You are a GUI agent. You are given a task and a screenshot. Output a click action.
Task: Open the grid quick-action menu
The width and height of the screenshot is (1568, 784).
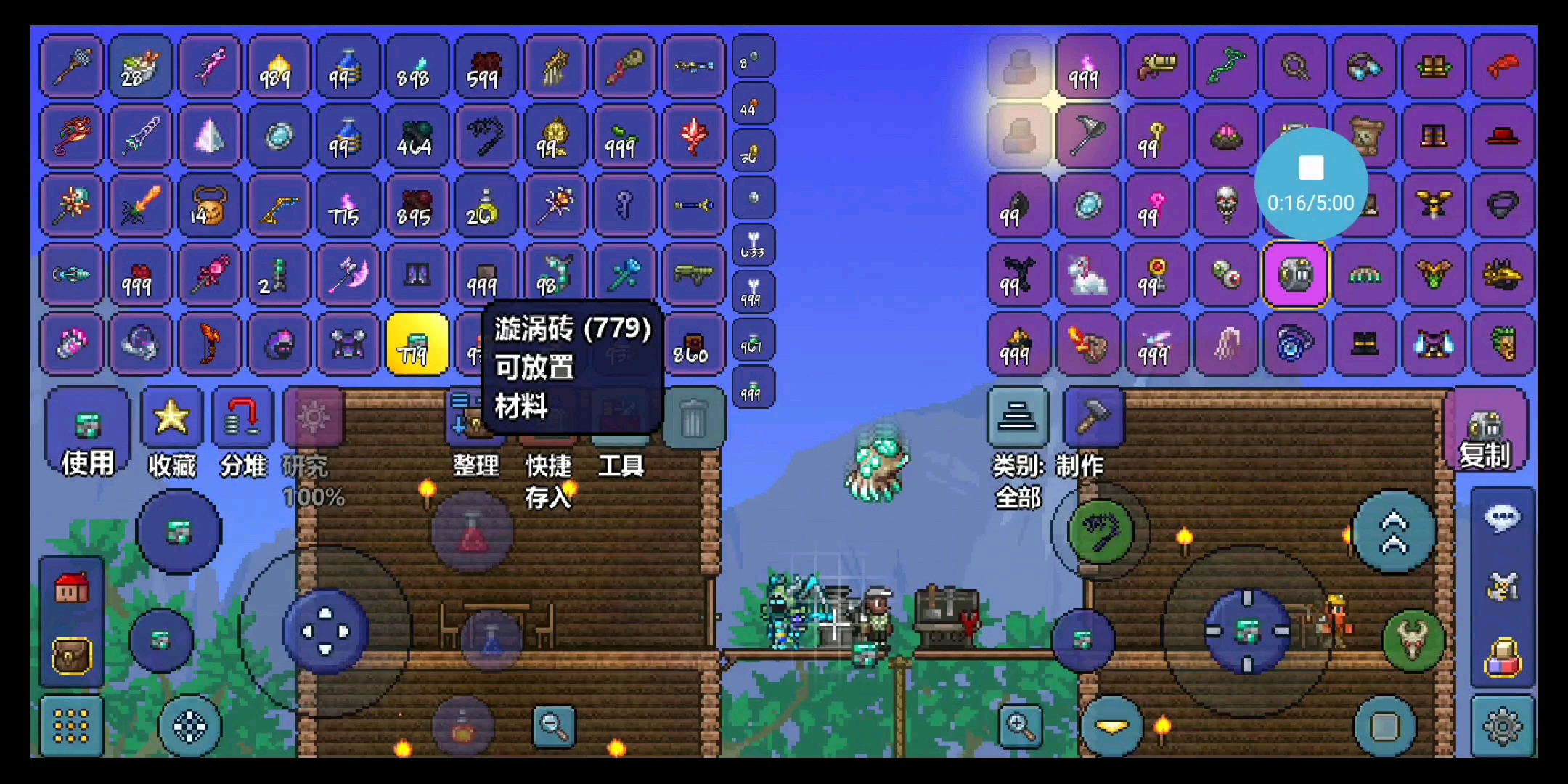click(x=70, y=726)
